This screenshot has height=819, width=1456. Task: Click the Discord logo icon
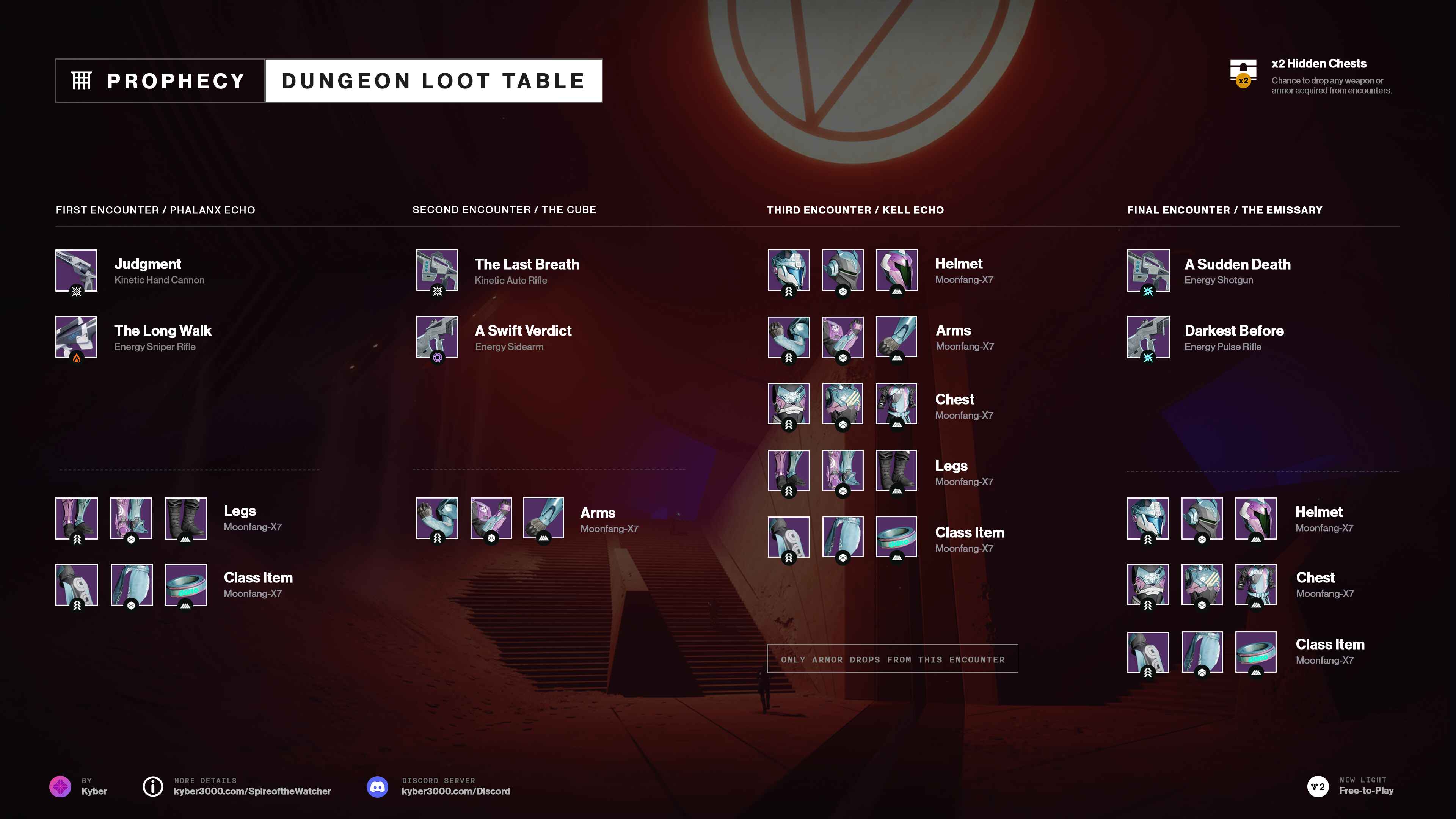click(378, 786)
